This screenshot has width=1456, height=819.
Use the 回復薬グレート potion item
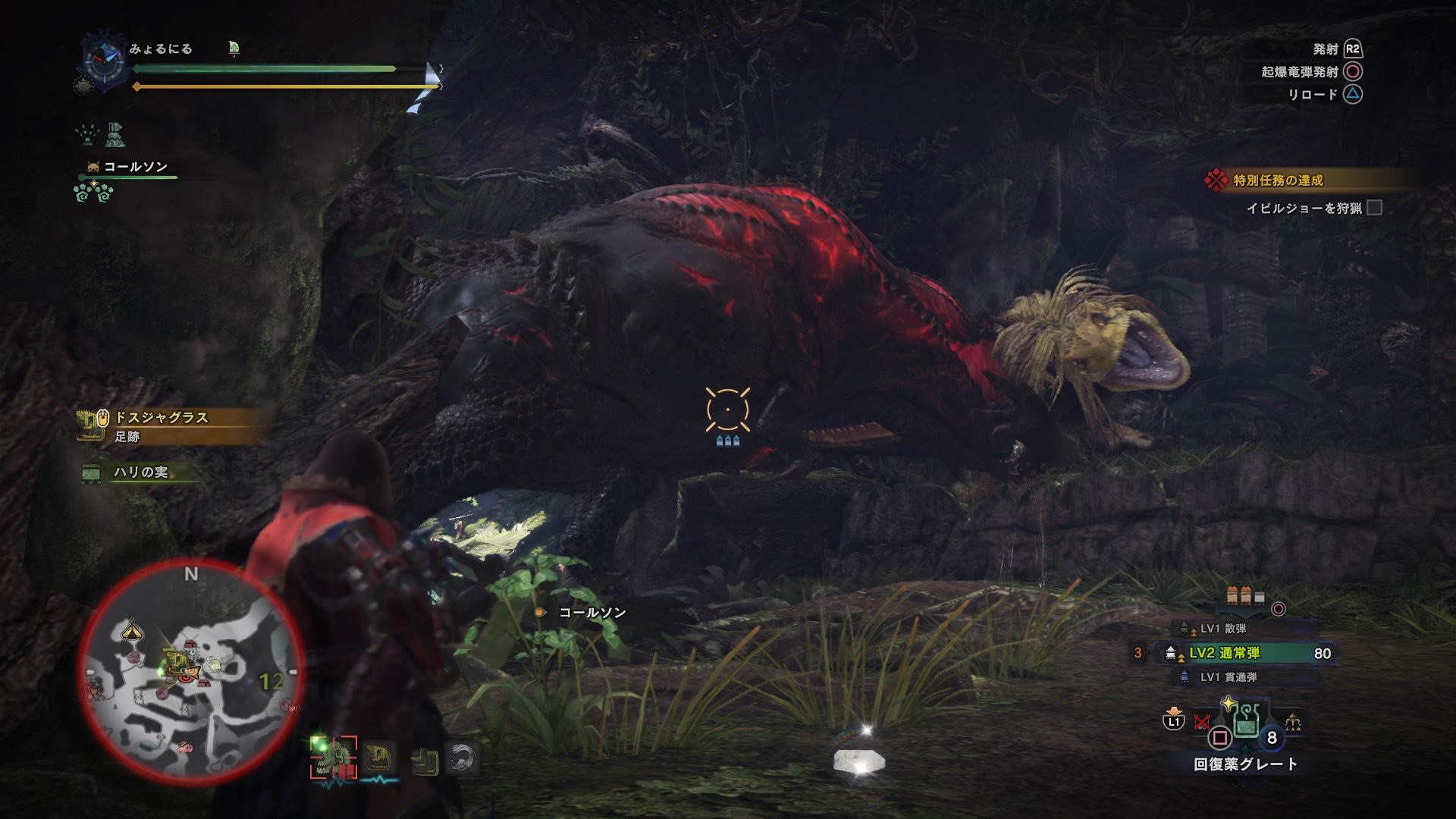(x=1244, y=722)
